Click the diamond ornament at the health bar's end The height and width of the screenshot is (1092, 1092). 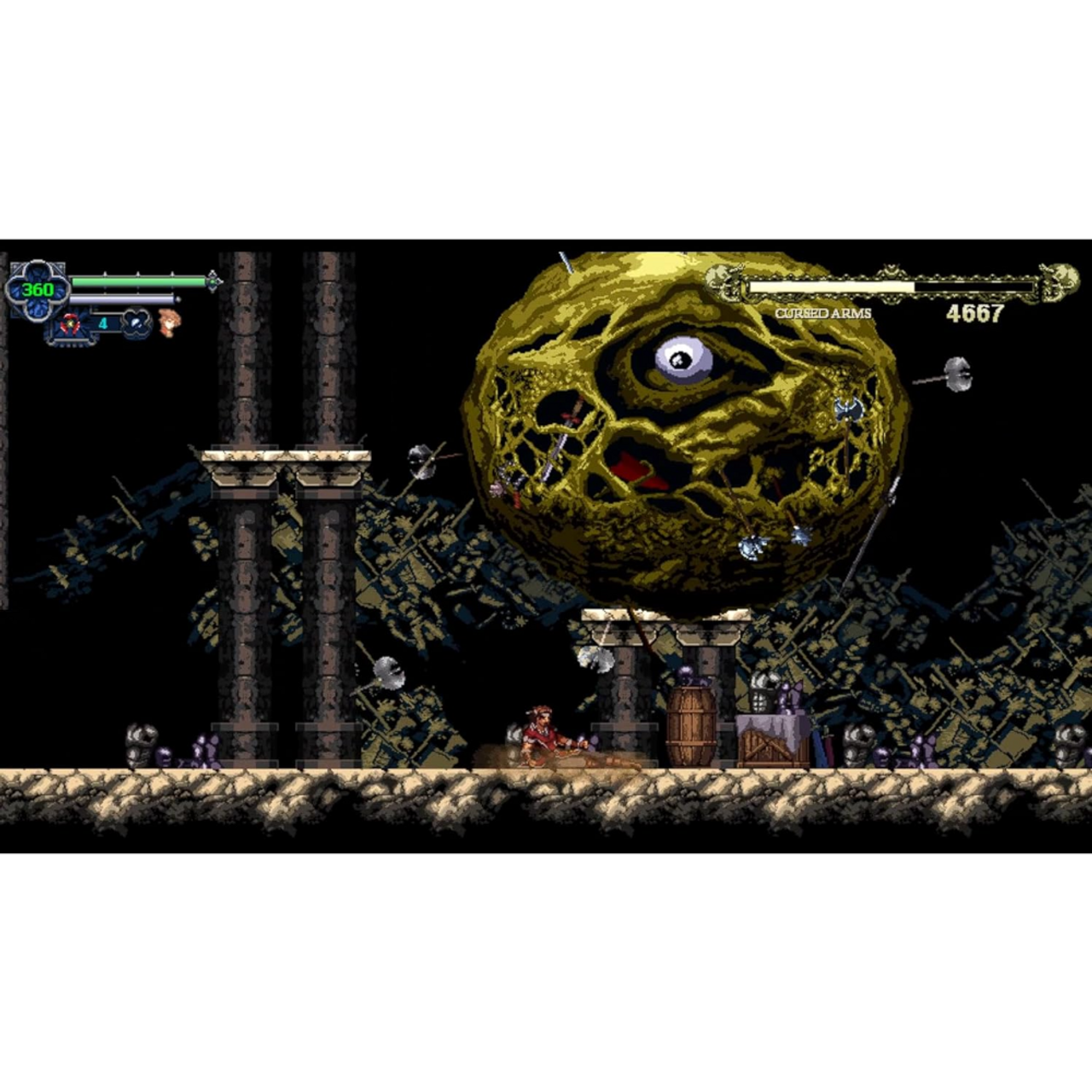coord(212,281)
